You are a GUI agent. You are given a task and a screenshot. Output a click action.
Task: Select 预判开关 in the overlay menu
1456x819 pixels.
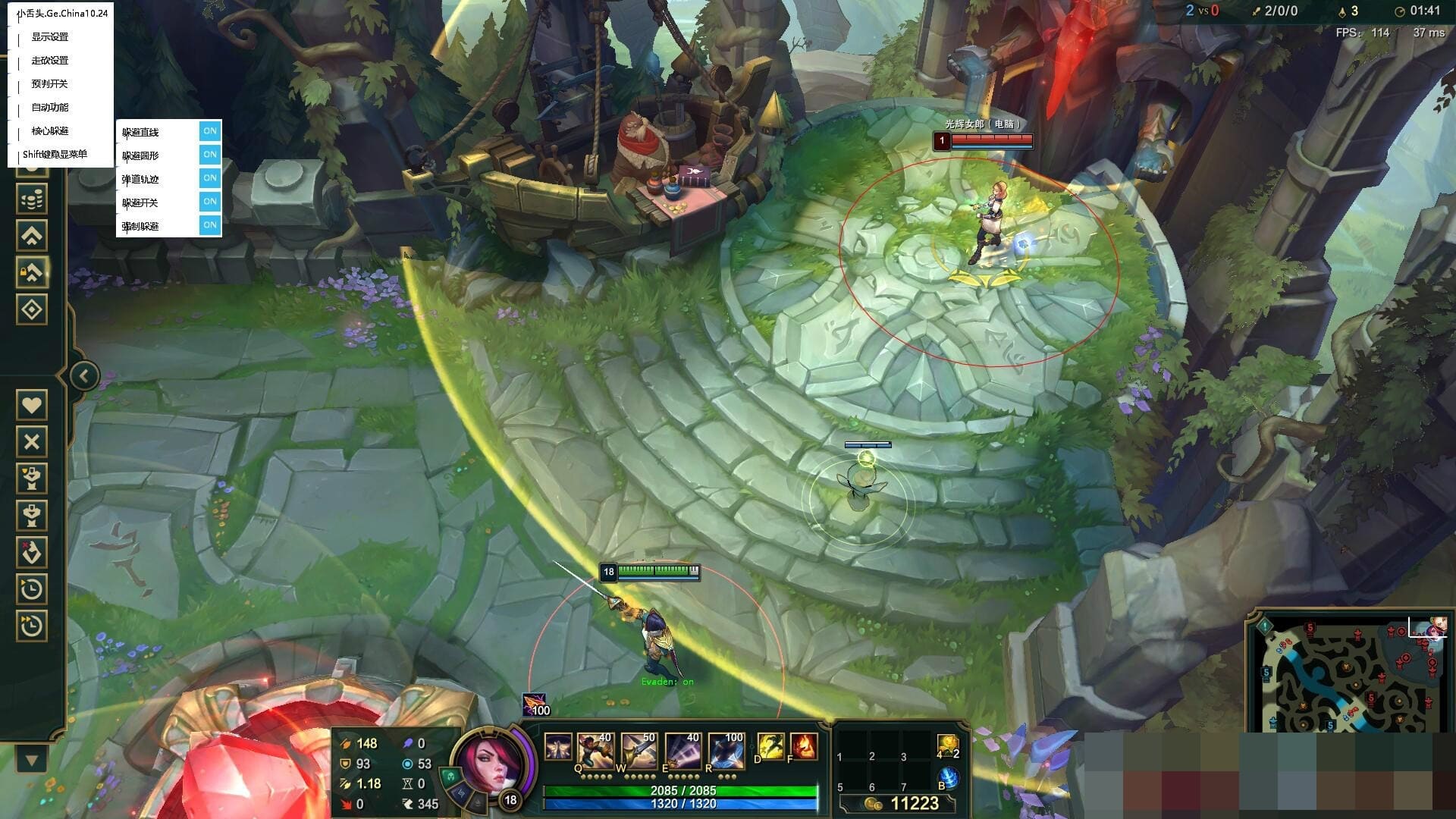coord(50,84)
